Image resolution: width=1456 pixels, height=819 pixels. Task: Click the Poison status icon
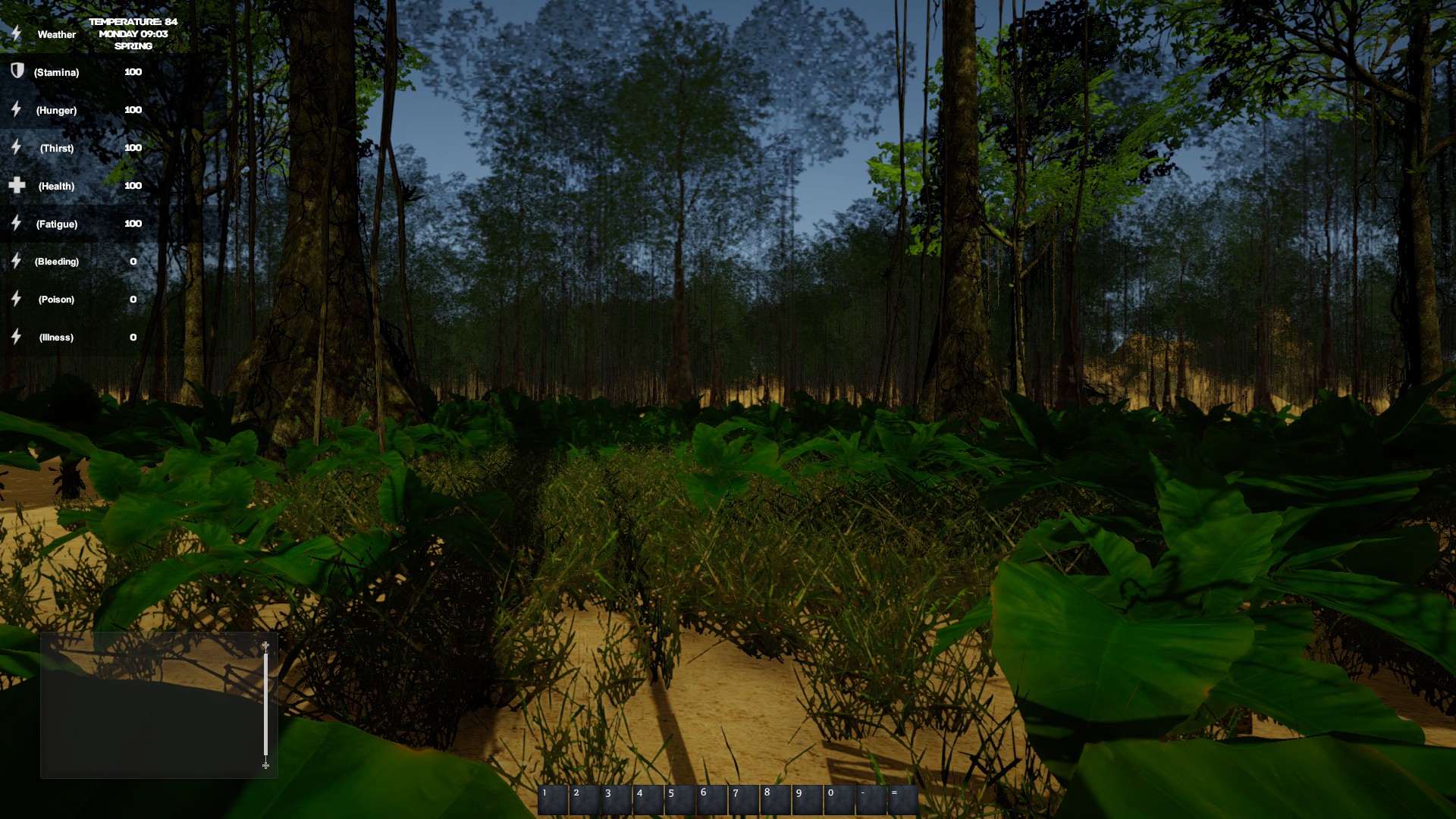coord(15,300)
